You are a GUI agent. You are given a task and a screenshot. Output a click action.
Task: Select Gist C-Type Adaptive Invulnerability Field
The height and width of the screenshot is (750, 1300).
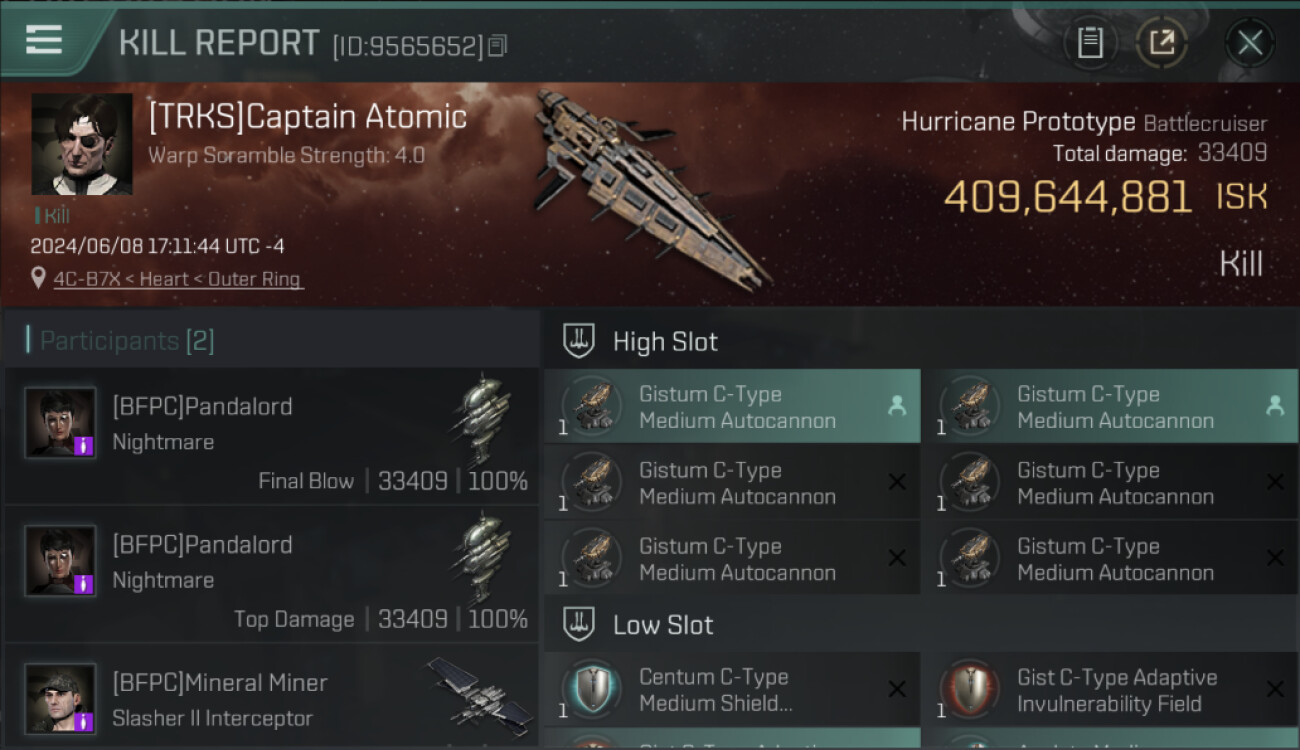tap(1110, 690)
